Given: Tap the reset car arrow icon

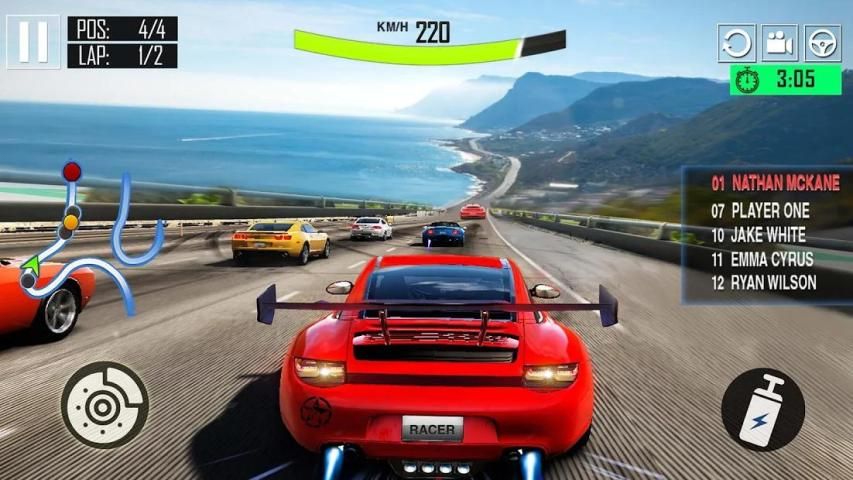Looking at the screenshot, I should 736,44.
